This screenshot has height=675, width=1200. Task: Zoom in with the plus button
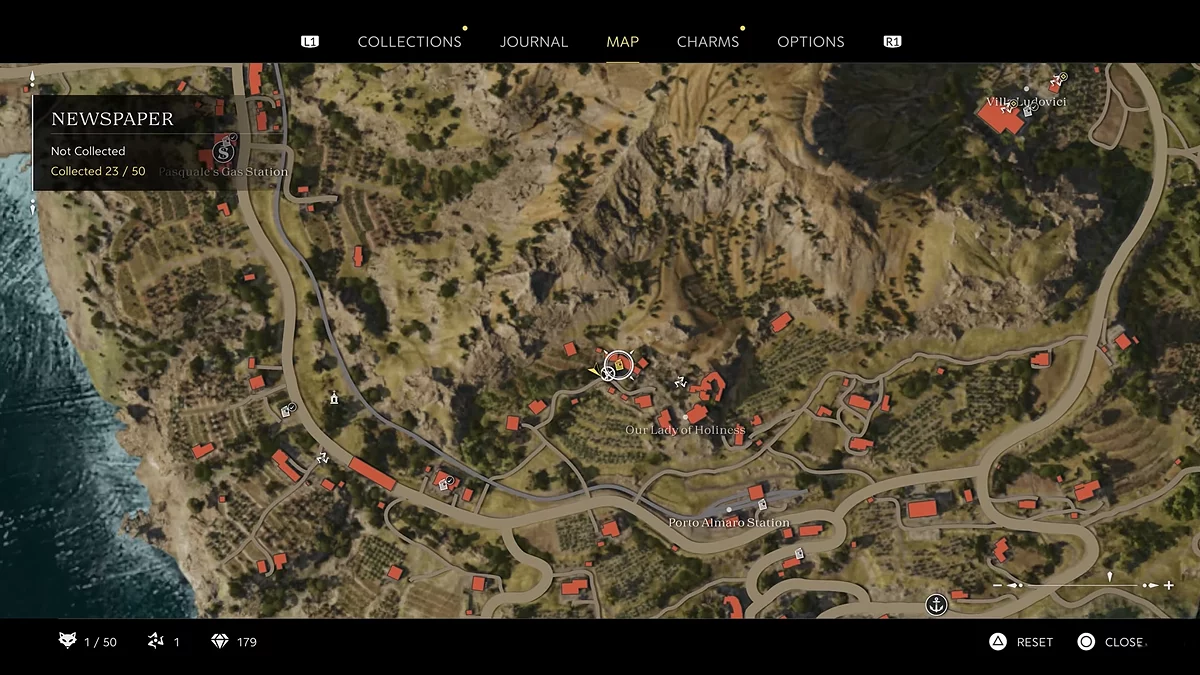pos(1169,585)
